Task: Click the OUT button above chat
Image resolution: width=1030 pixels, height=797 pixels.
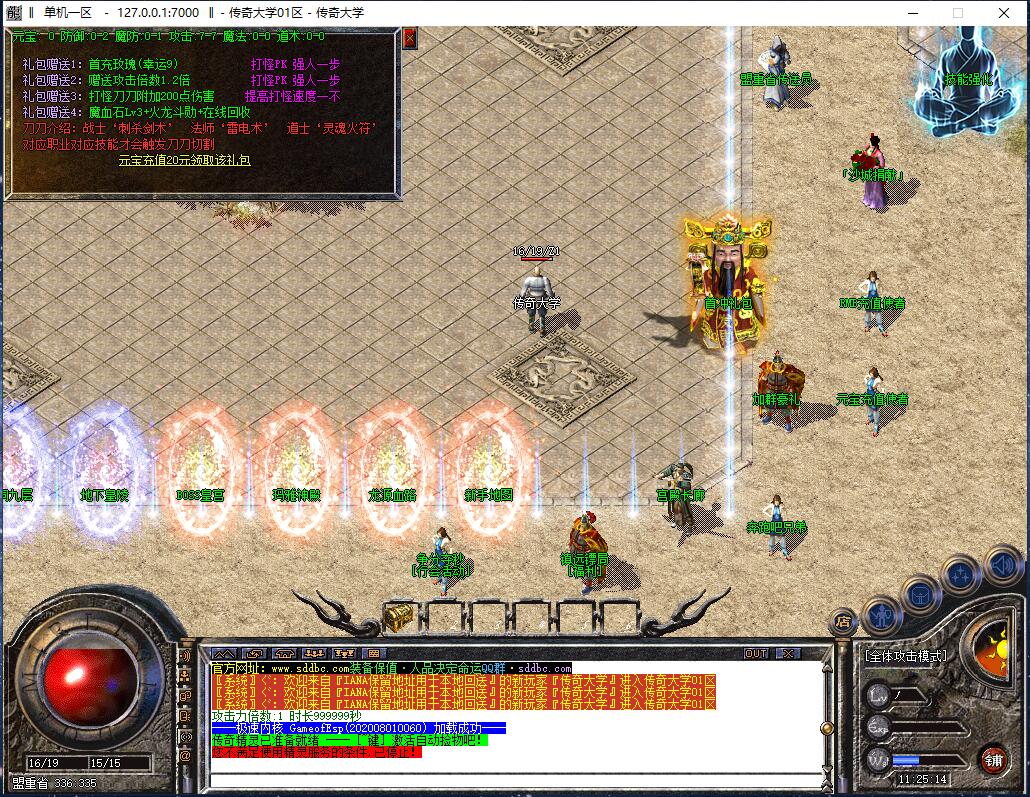Action: pyautogui.click(x=757, y=653)
